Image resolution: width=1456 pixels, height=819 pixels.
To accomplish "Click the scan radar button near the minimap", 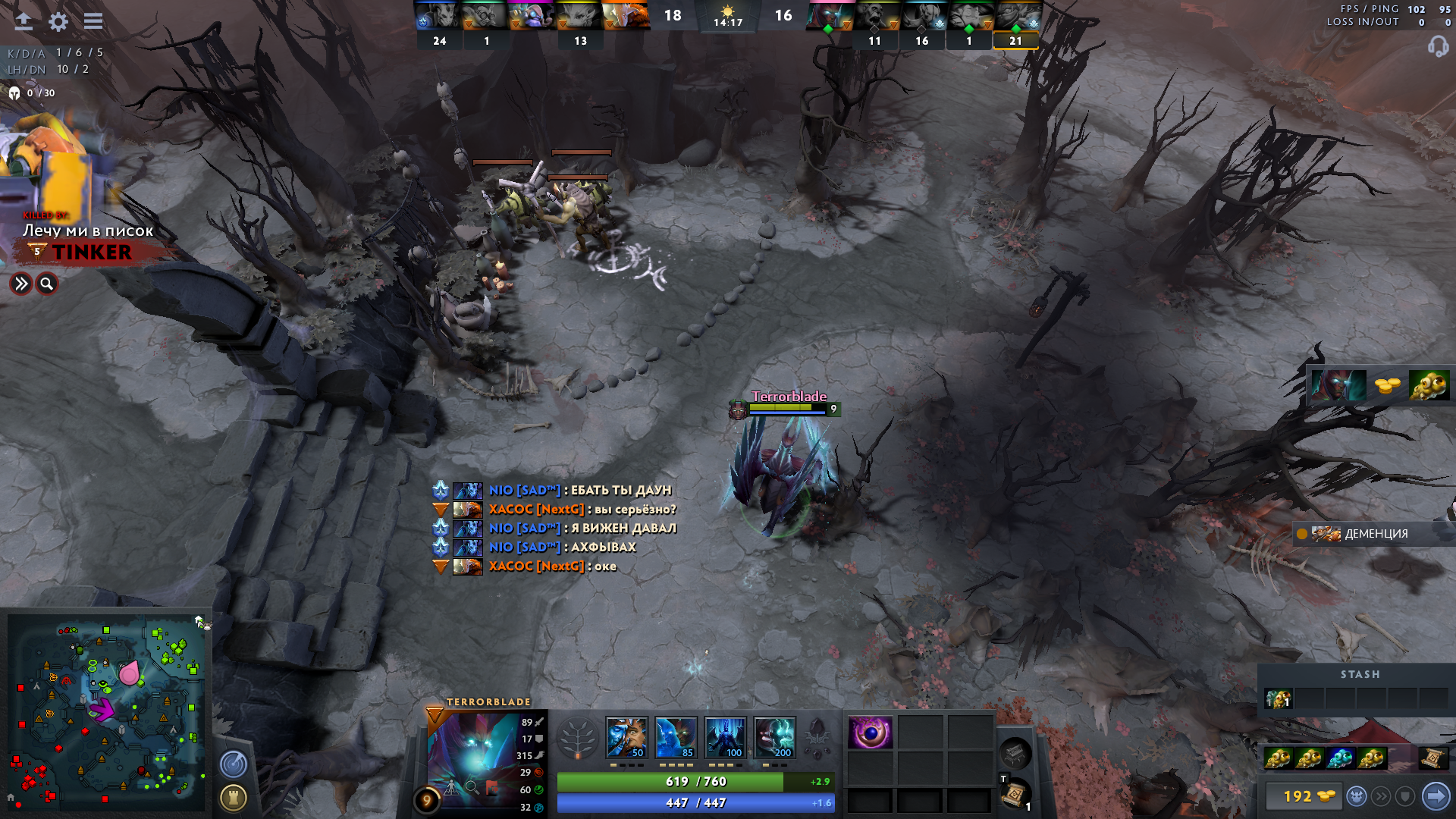I will point(234,764).
